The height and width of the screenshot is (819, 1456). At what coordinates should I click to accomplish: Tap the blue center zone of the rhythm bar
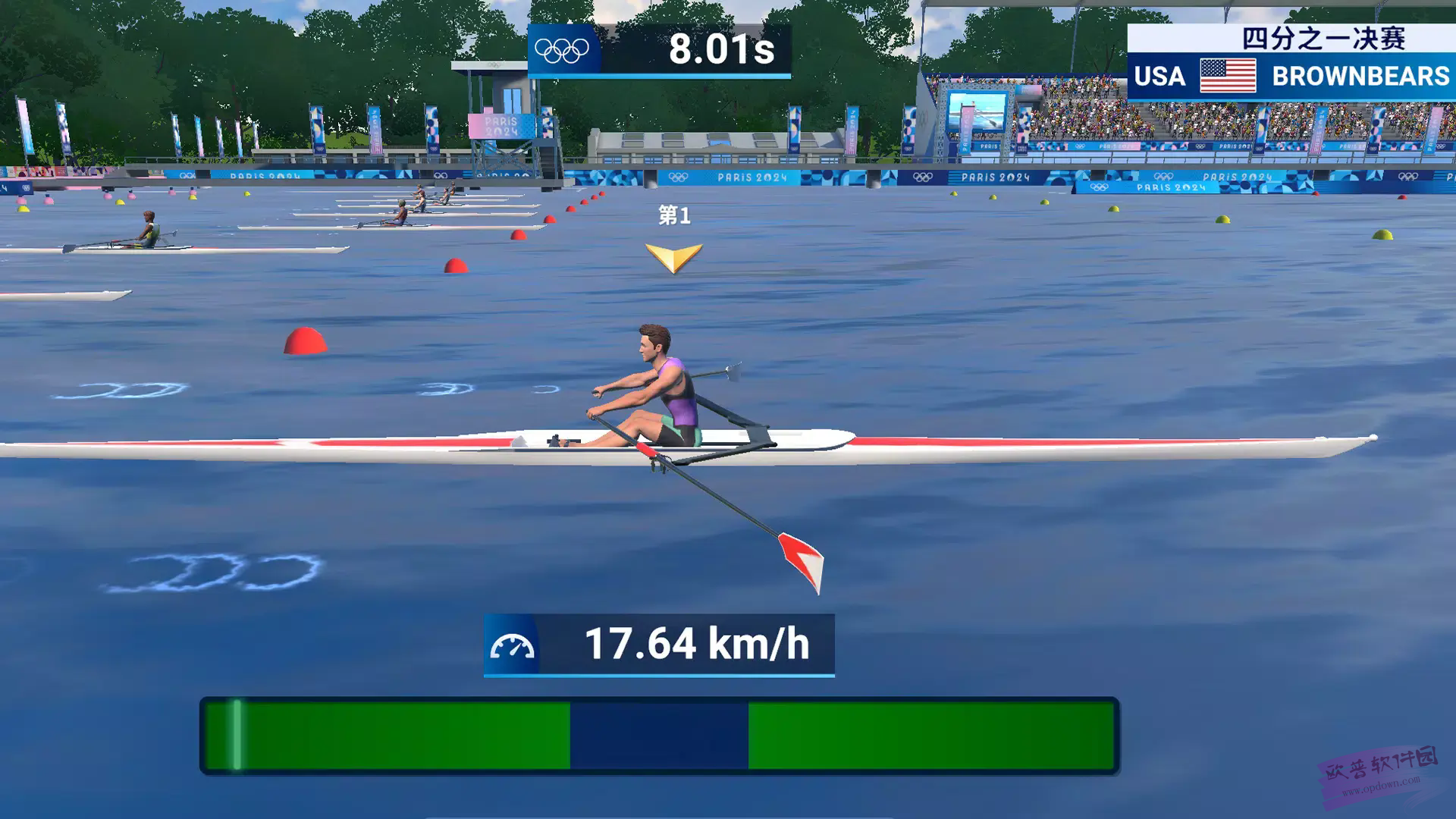click(x=659, y=736)
